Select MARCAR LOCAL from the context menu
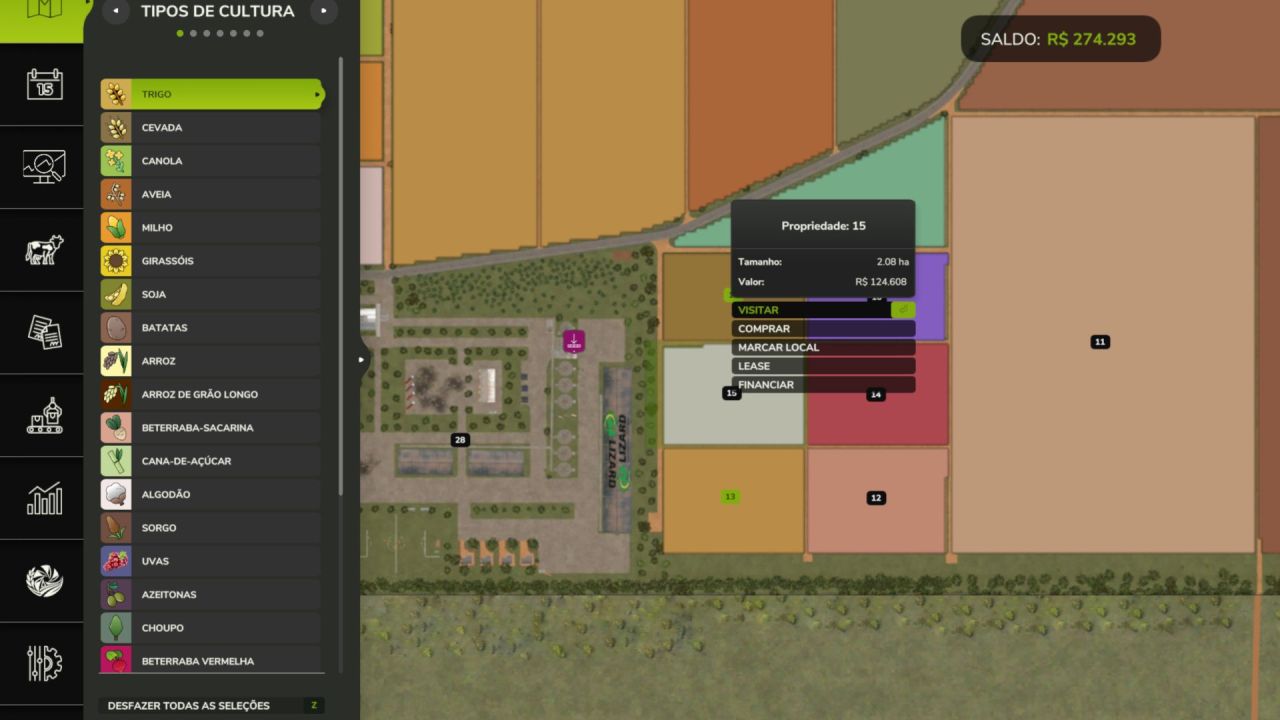1280x720 pixels. (x=822, y=347)
